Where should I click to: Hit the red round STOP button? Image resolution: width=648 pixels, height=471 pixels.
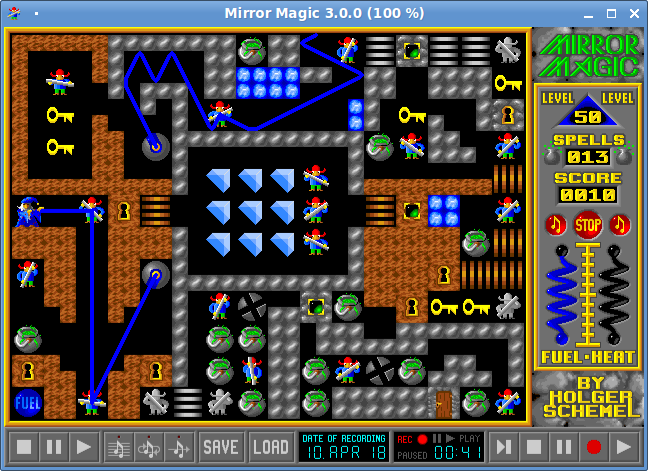point(587,224)
